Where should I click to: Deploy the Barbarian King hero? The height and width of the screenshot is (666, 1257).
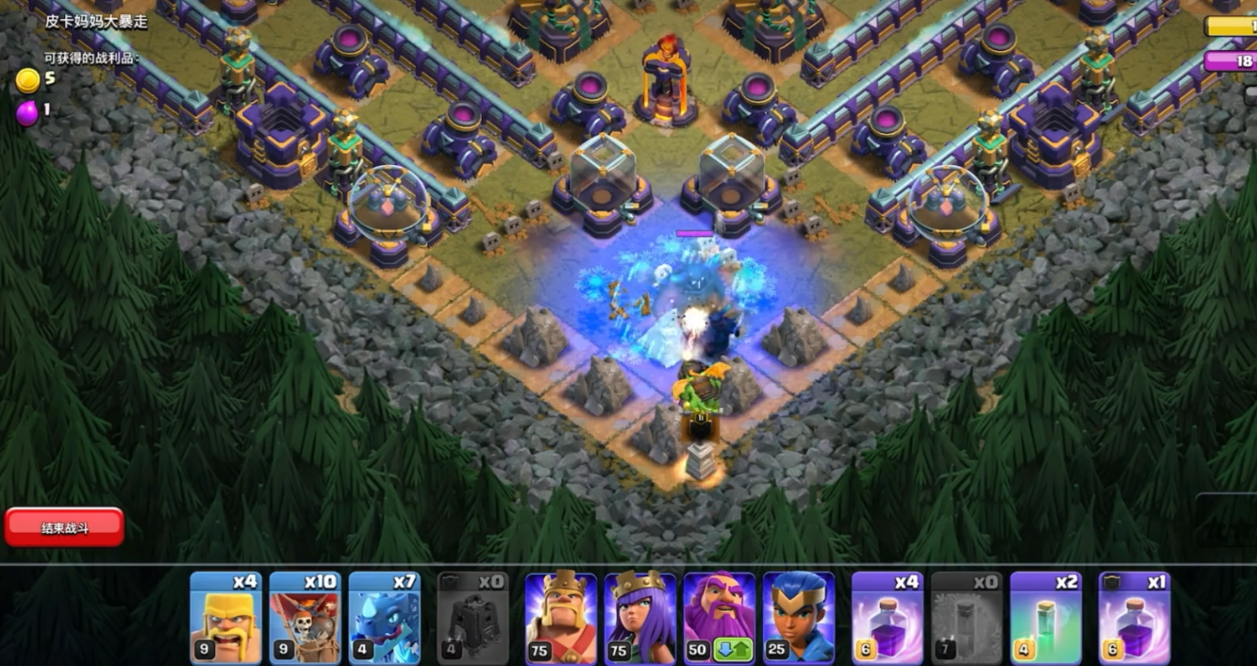tap(561, 618)
